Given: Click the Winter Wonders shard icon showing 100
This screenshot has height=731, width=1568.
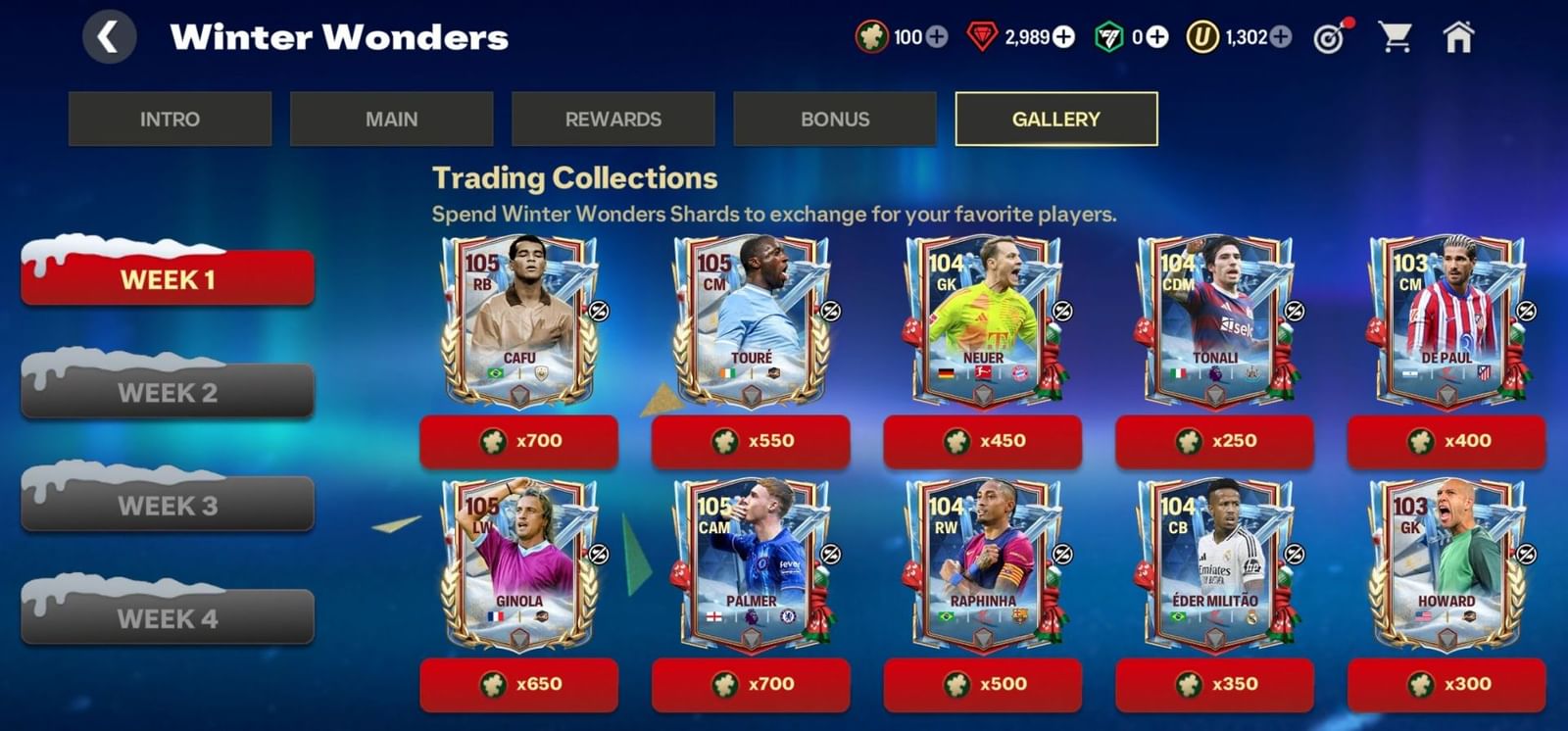Looking at the screenshot, I should (870, 37).
